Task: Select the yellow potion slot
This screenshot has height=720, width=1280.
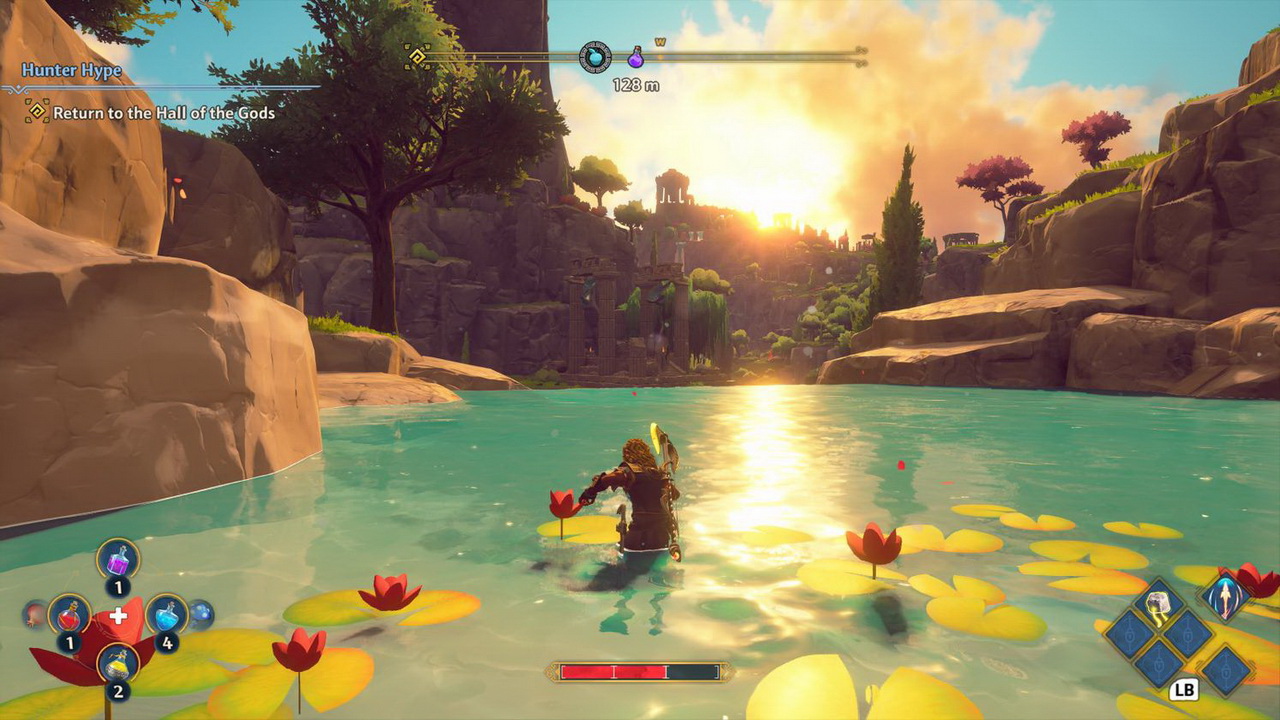Action: coord(118,662)
